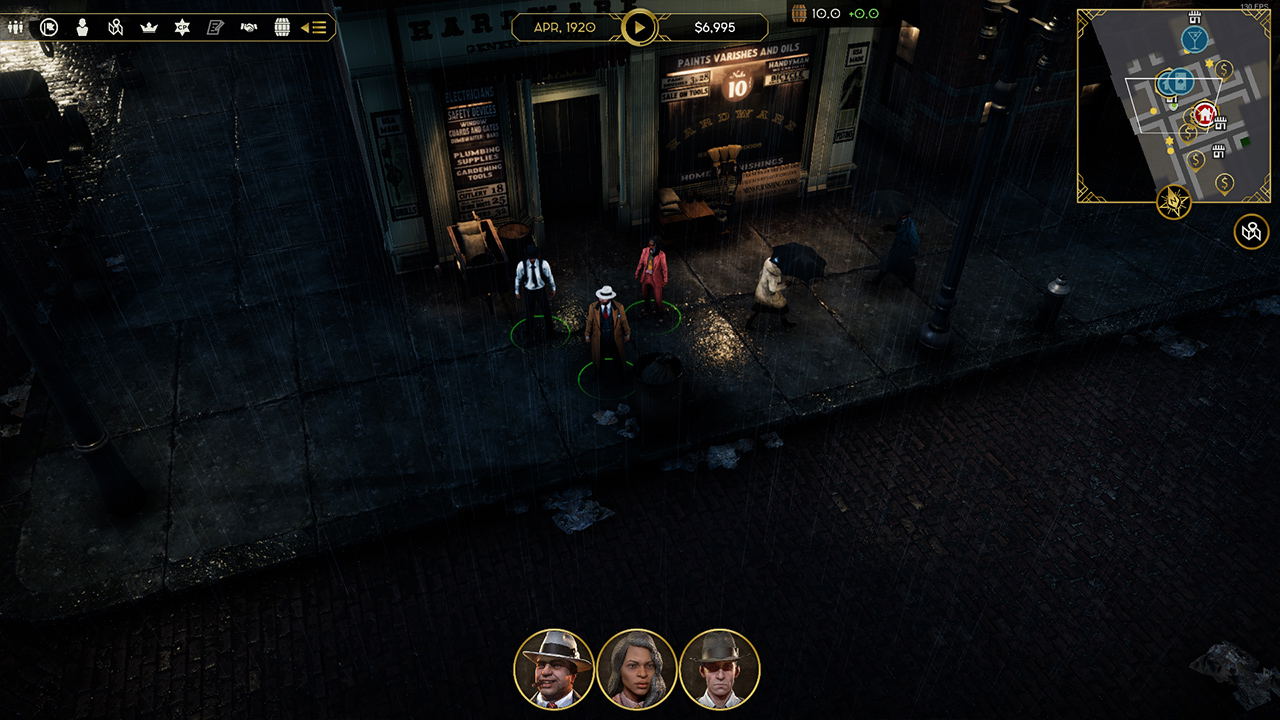Click the red house marker on minimap
Screen dimensions: 1280x720
click(x=1205, y=114)
